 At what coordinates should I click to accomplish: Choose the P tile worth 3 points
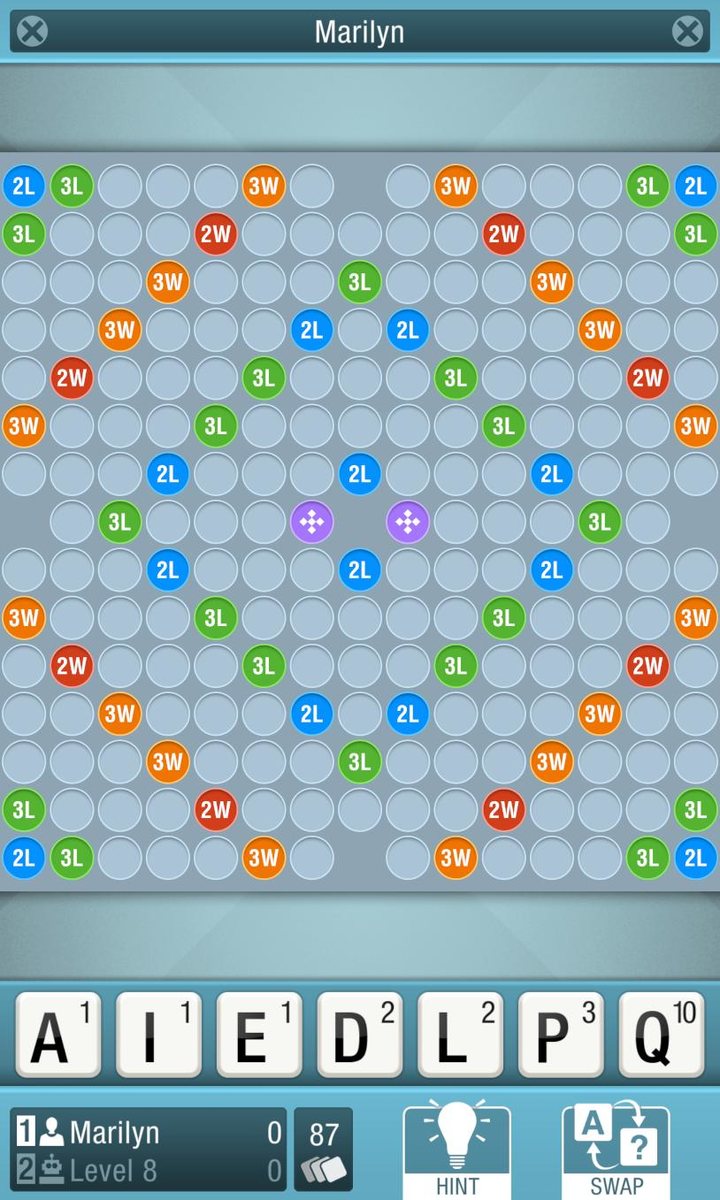(x=561, y=1034)
